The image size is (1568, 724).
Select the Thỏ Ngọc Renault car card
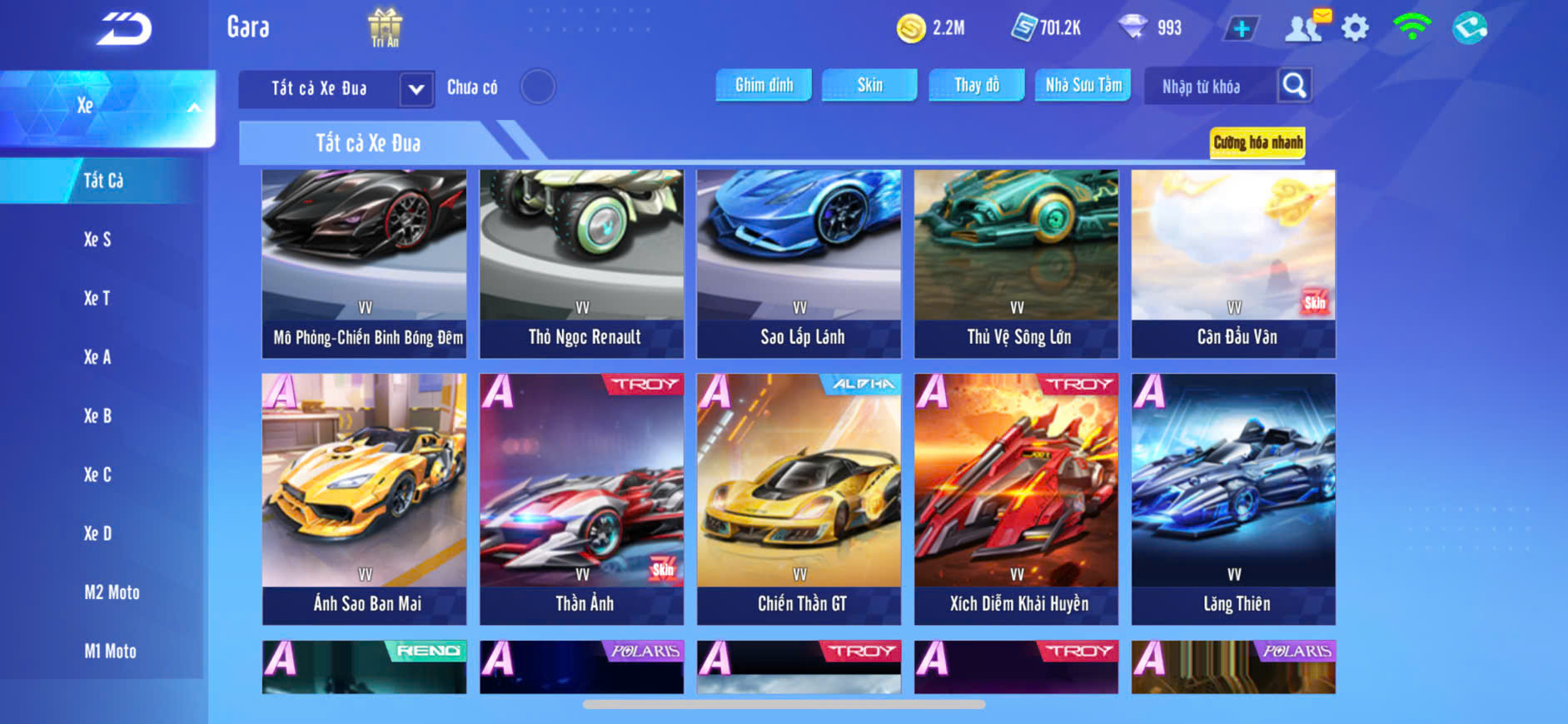(x=582, y=263)
